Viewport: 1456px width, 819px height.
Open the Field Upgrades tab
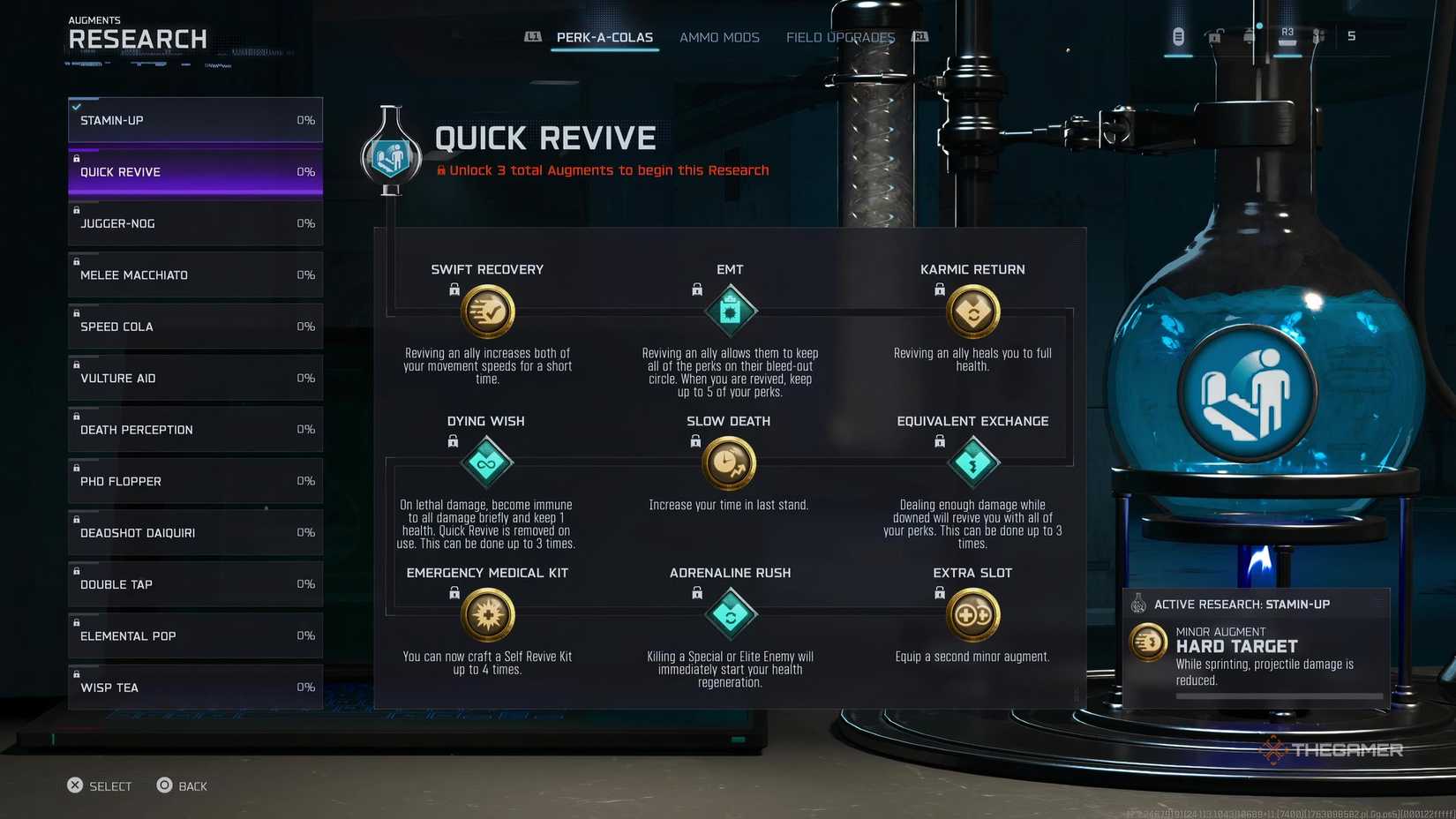(x=839, y=37)
